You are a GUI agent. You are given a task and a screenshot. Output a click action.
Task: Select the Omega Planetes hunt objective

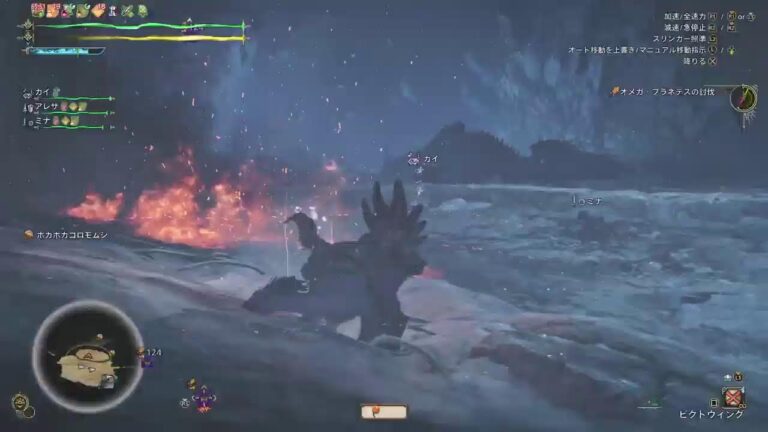pyautogui.click(x=666, y=92)
